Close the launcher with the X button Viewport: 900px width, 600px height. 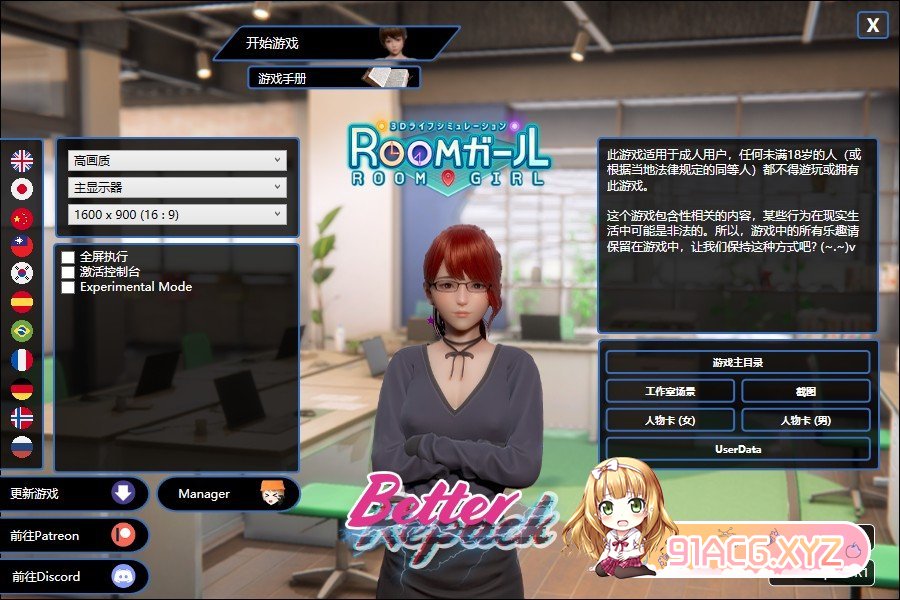tap(873, 26)
